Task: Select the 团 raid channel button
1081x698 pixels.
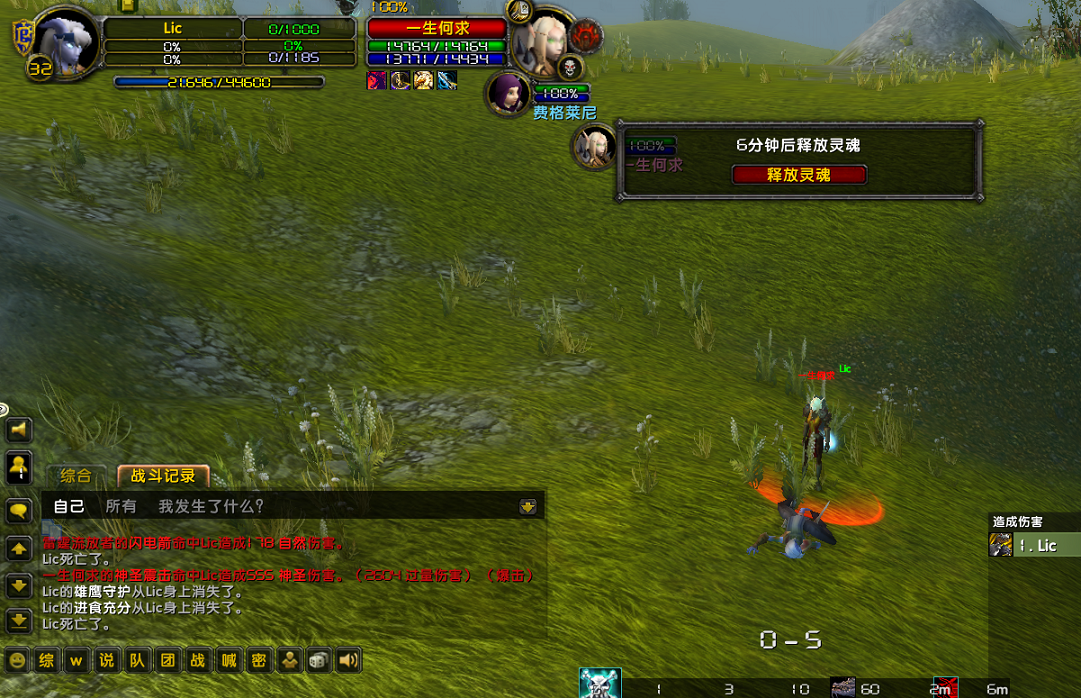Action: (168, 660)
